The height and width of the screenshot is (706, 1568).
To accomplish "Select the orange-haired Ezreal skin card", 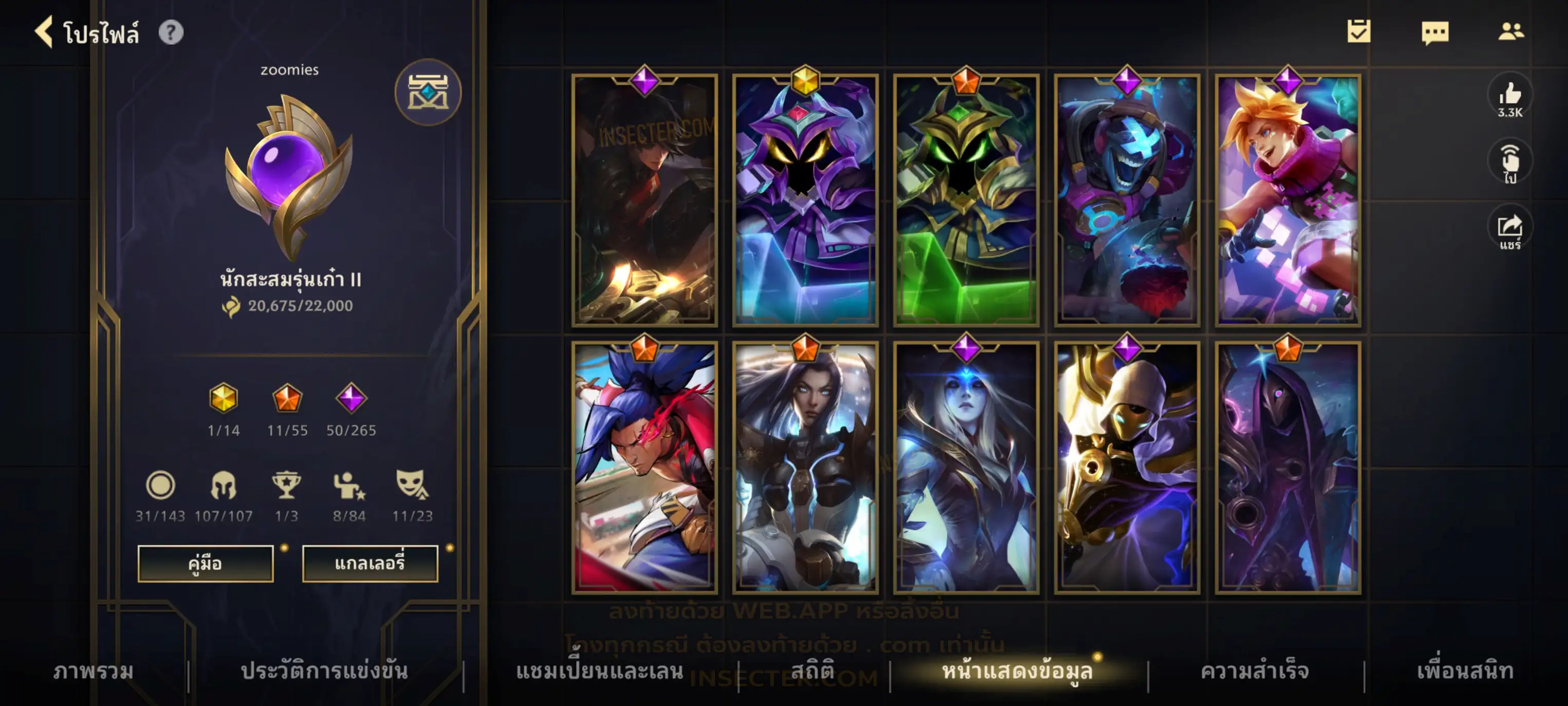I will [x=1287, y=201].
